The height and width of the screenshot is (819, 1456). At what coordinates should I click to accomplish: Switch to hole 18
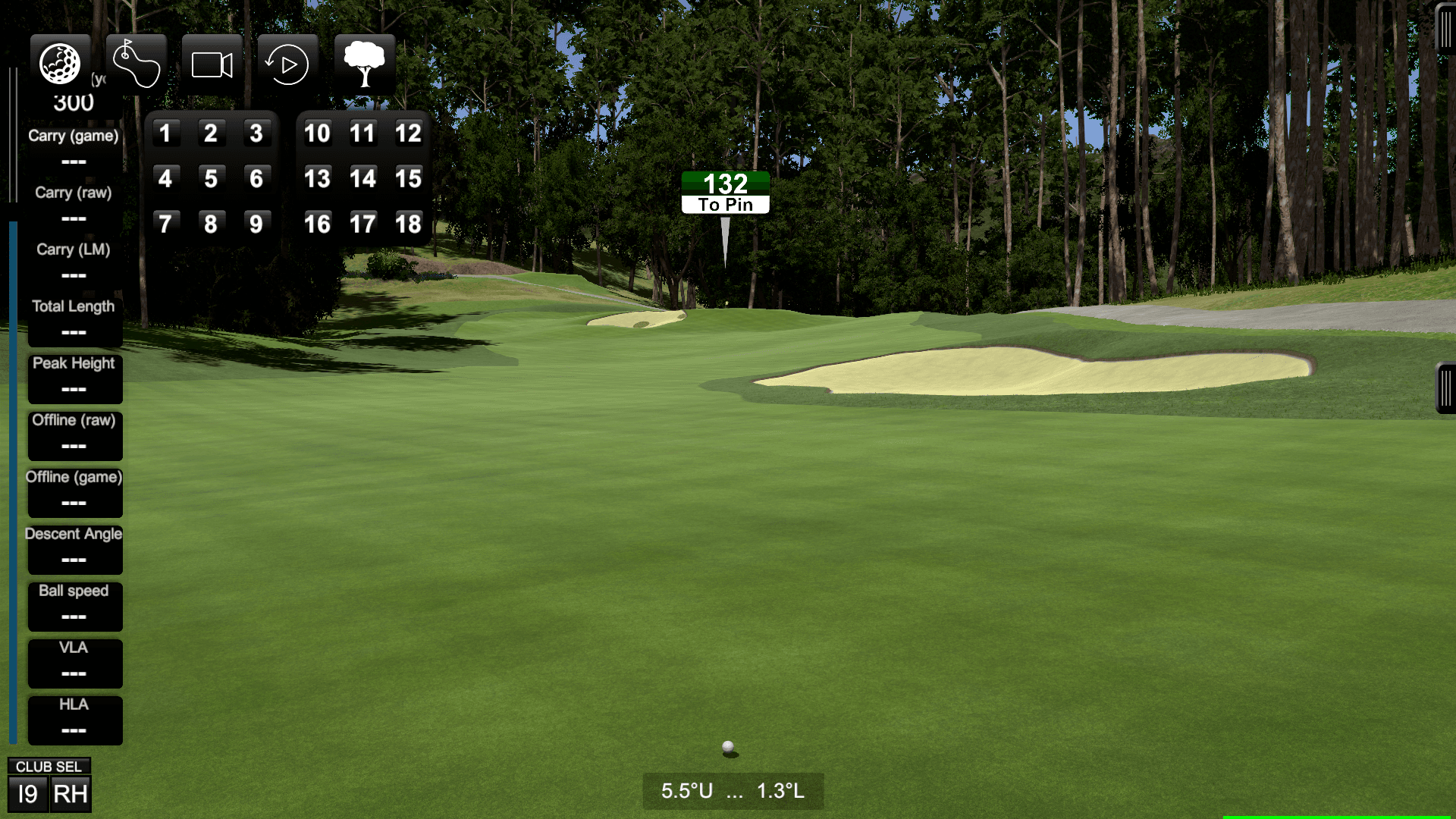click(409, 222)
